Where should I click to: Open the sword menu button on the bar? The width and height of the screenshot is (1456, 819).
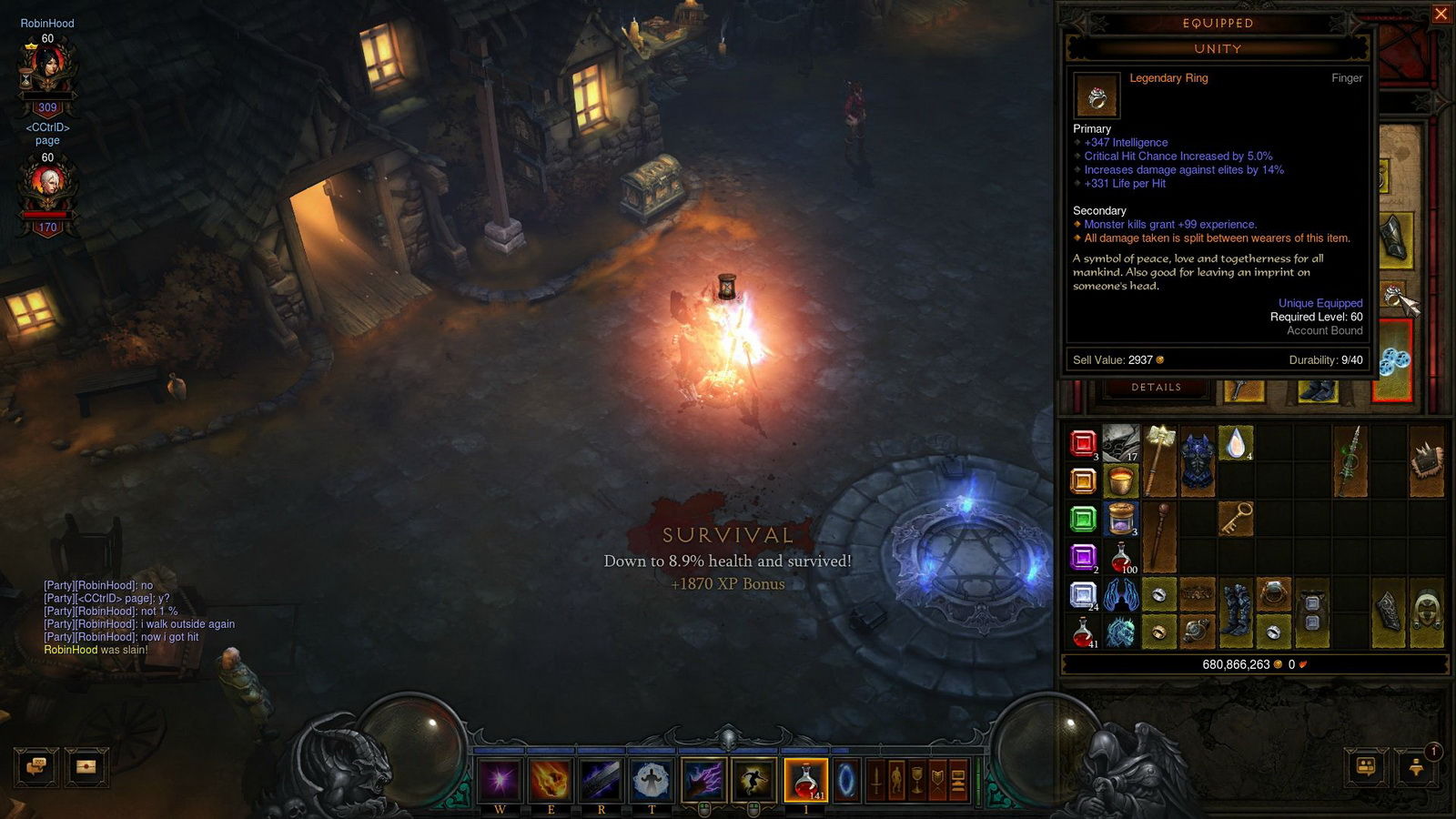click(x=875, y=780)
